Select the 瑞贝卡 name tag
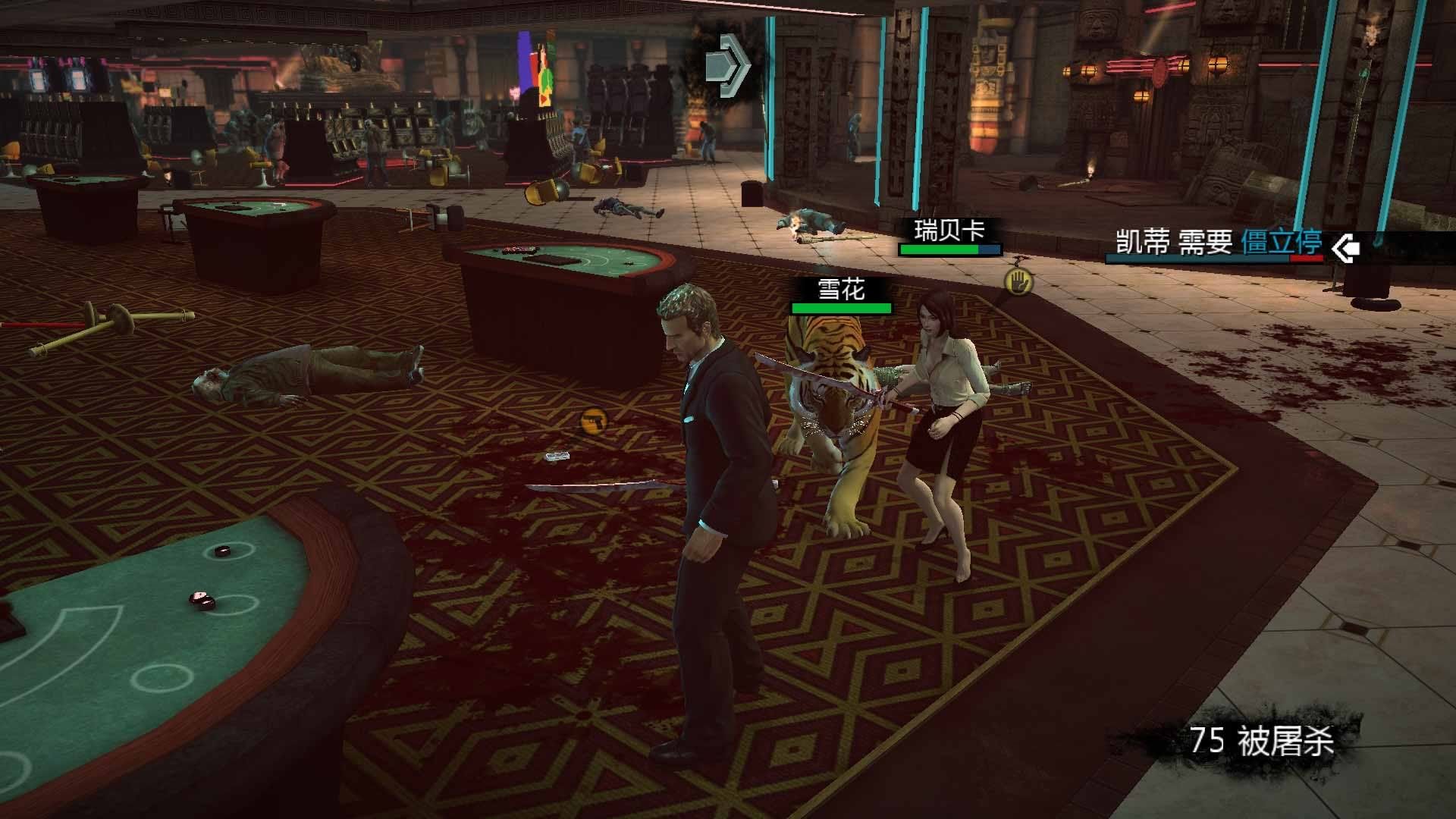This screenshot has height=819, width=1456. pyautogui.click(x=949, y=230)
